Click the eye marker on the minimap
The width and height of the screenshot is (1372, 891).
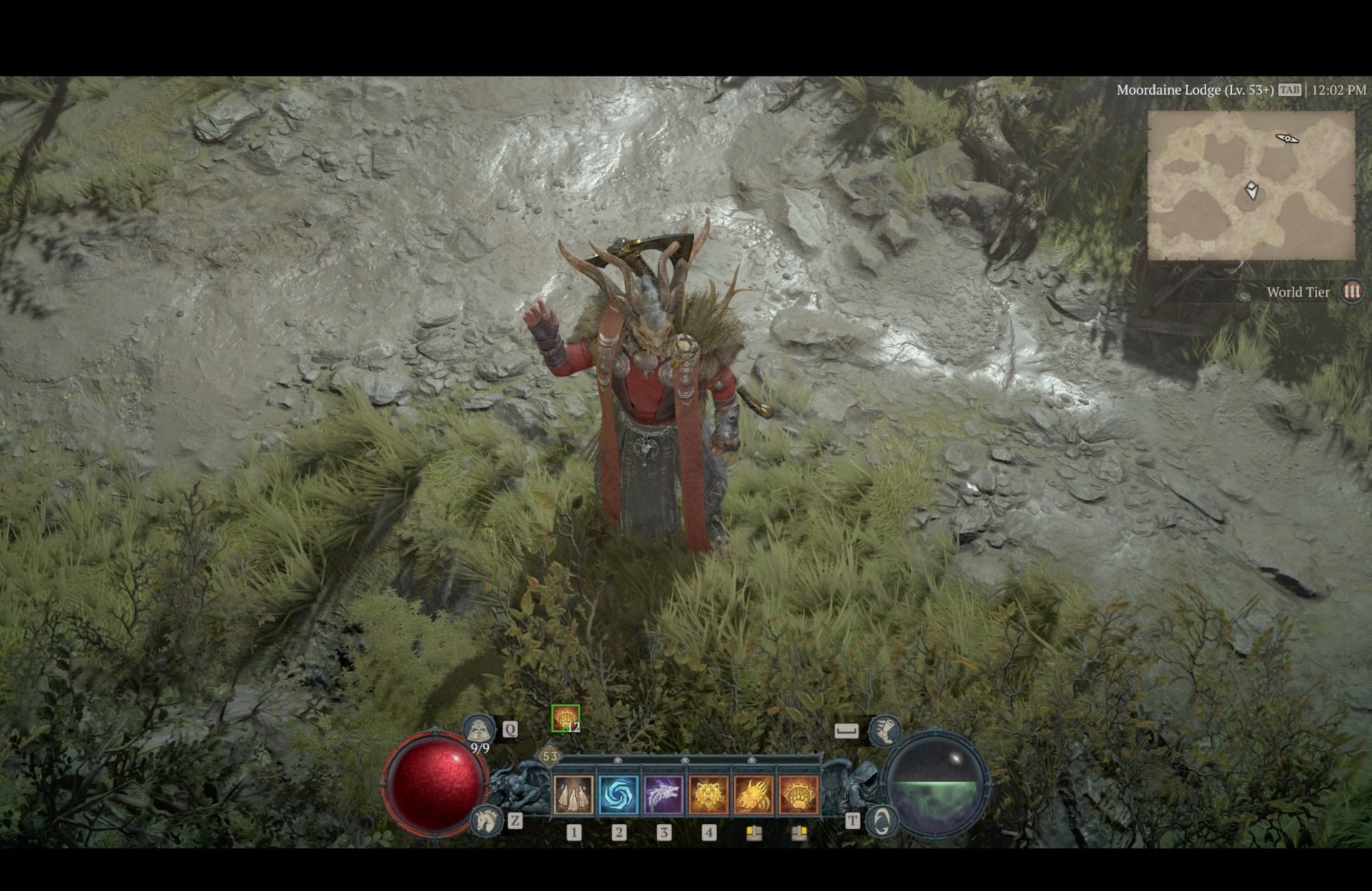(x=1287, y=139)
